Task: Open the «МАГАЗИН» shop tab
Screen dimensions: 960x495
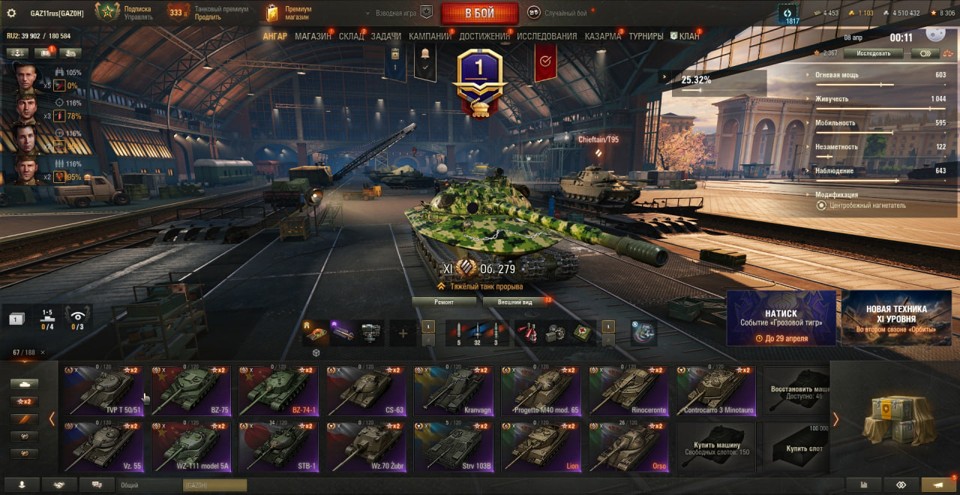Action: [x=313, y=36]
